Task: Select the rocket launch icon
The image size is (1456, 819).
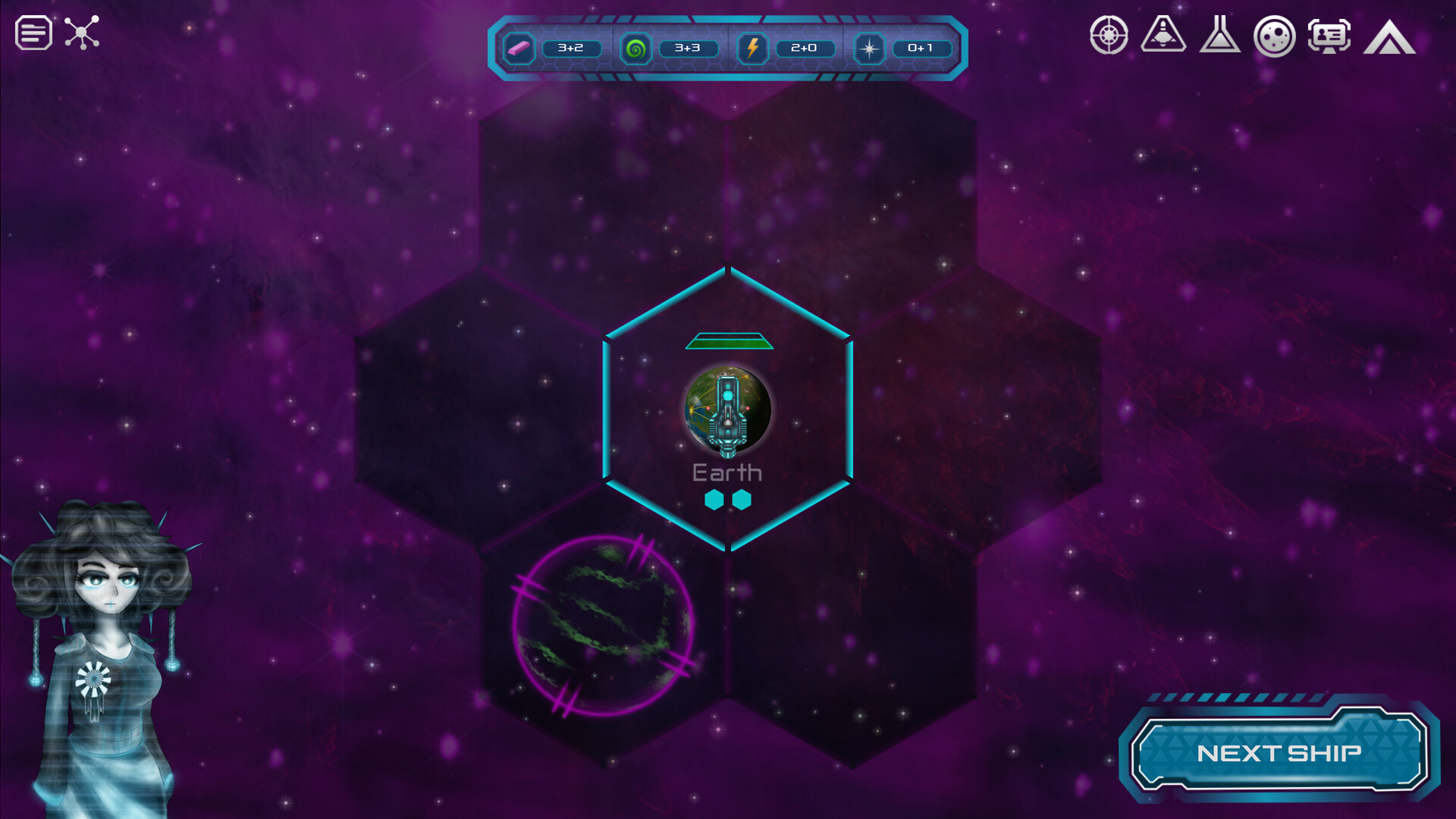Action: (x=1164, y=36)
